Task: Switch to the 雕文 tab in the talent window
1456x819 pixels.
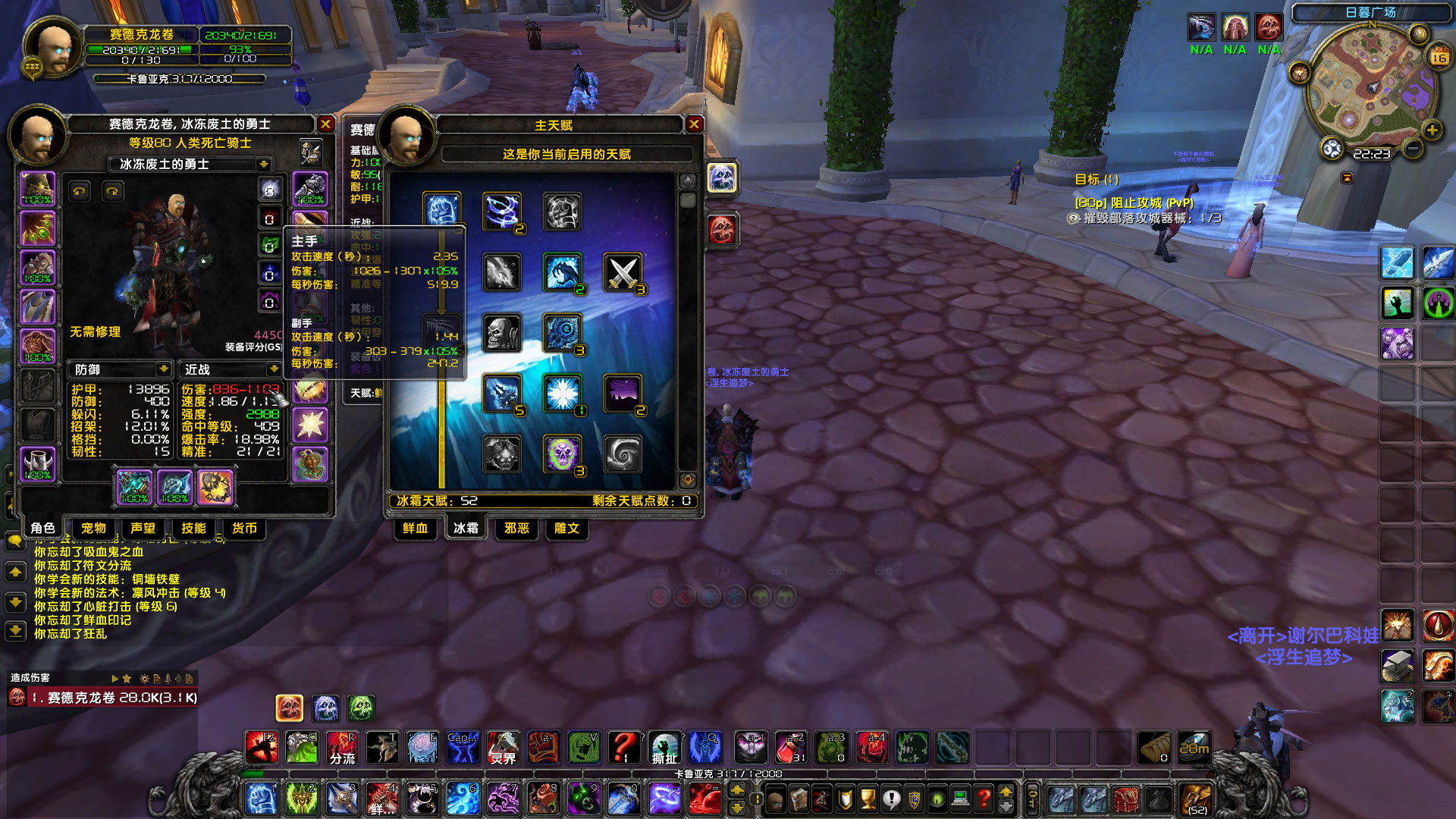Action: click(x=565, y=529)
